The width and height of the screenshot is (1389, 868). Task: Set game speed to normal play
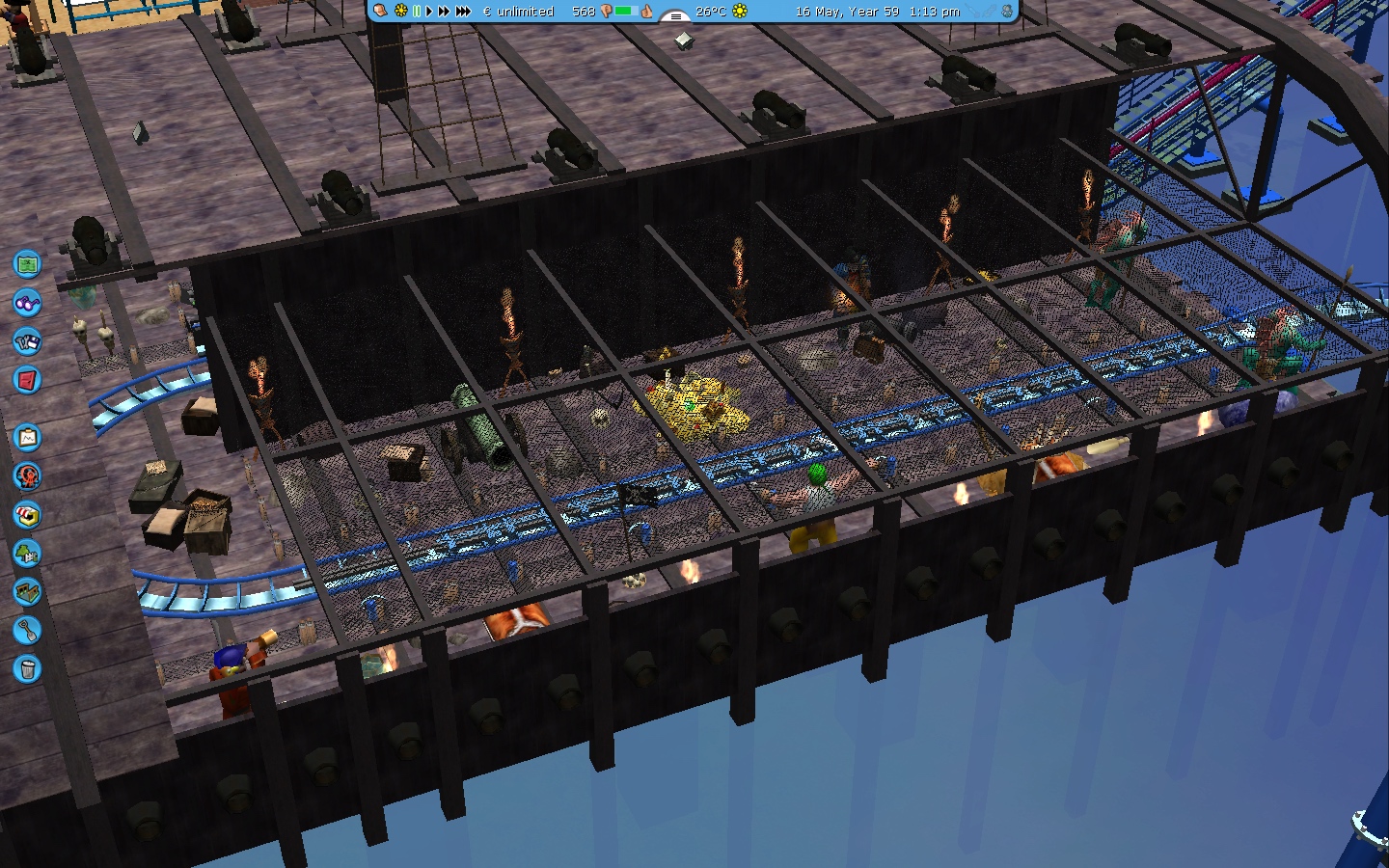[429, 12]
